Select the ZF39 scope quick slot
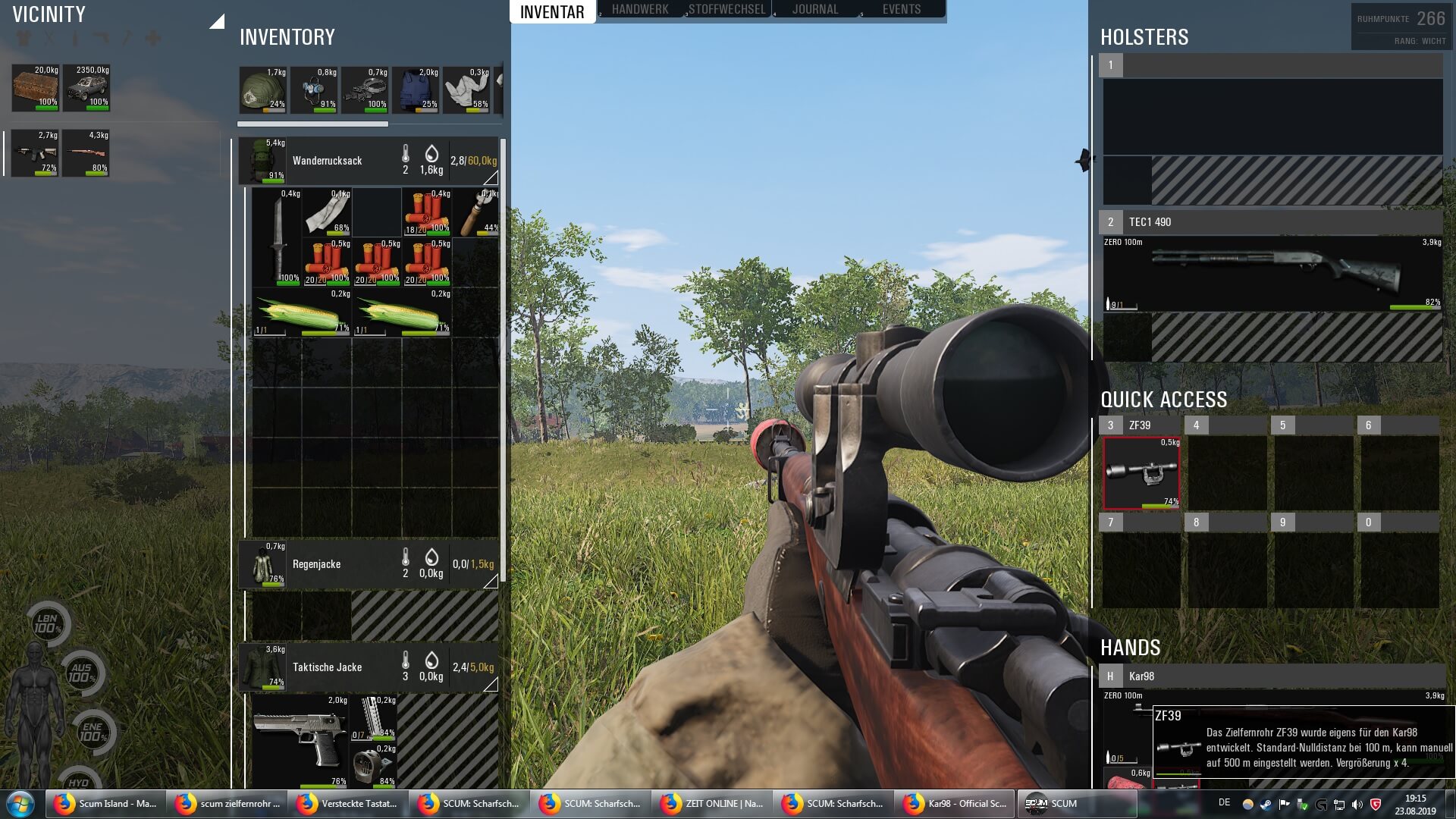Screen dimensions: 1456x819 pyautogui.click(x=1141, y=473)
